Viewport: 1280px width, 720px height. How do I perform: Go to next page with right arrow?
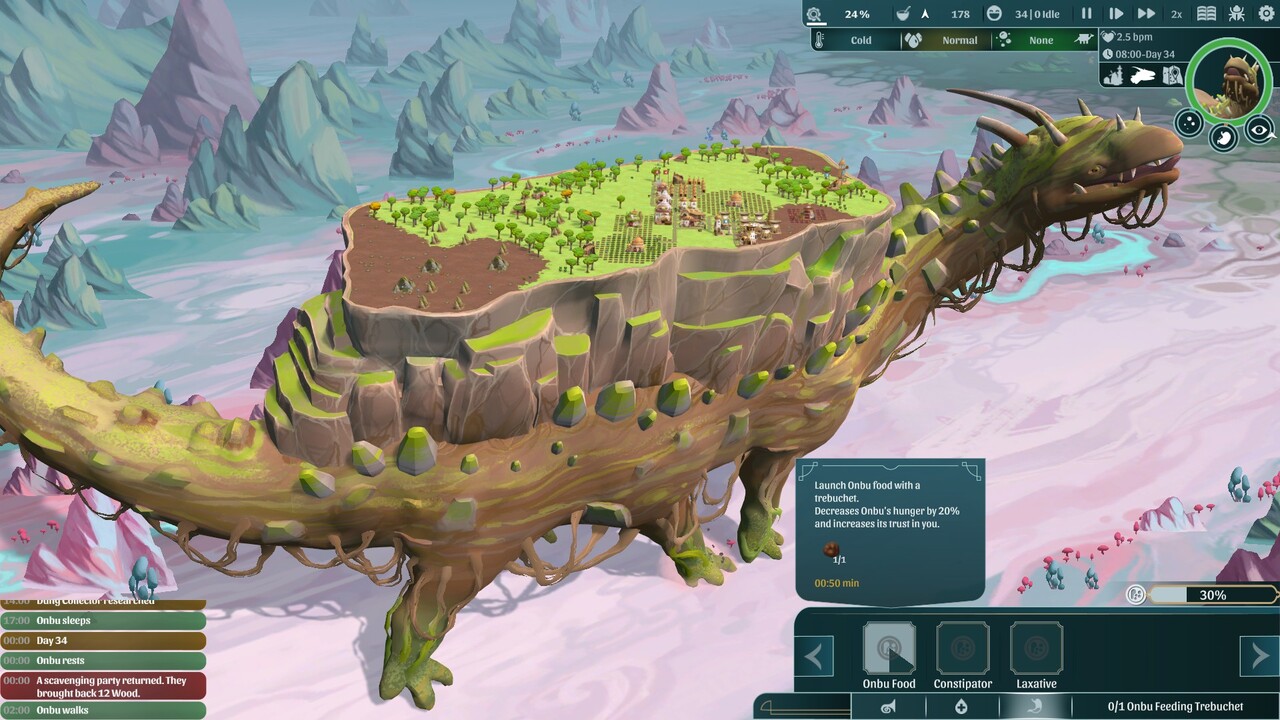1258,657
